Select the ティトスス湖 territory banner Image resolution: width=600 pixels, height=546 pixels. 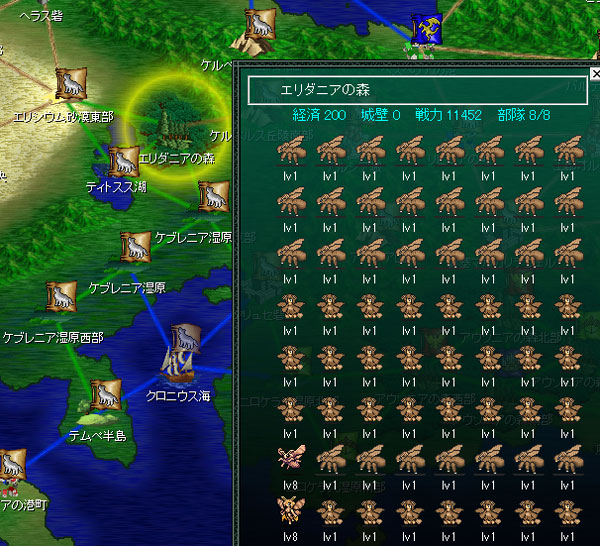123,163
